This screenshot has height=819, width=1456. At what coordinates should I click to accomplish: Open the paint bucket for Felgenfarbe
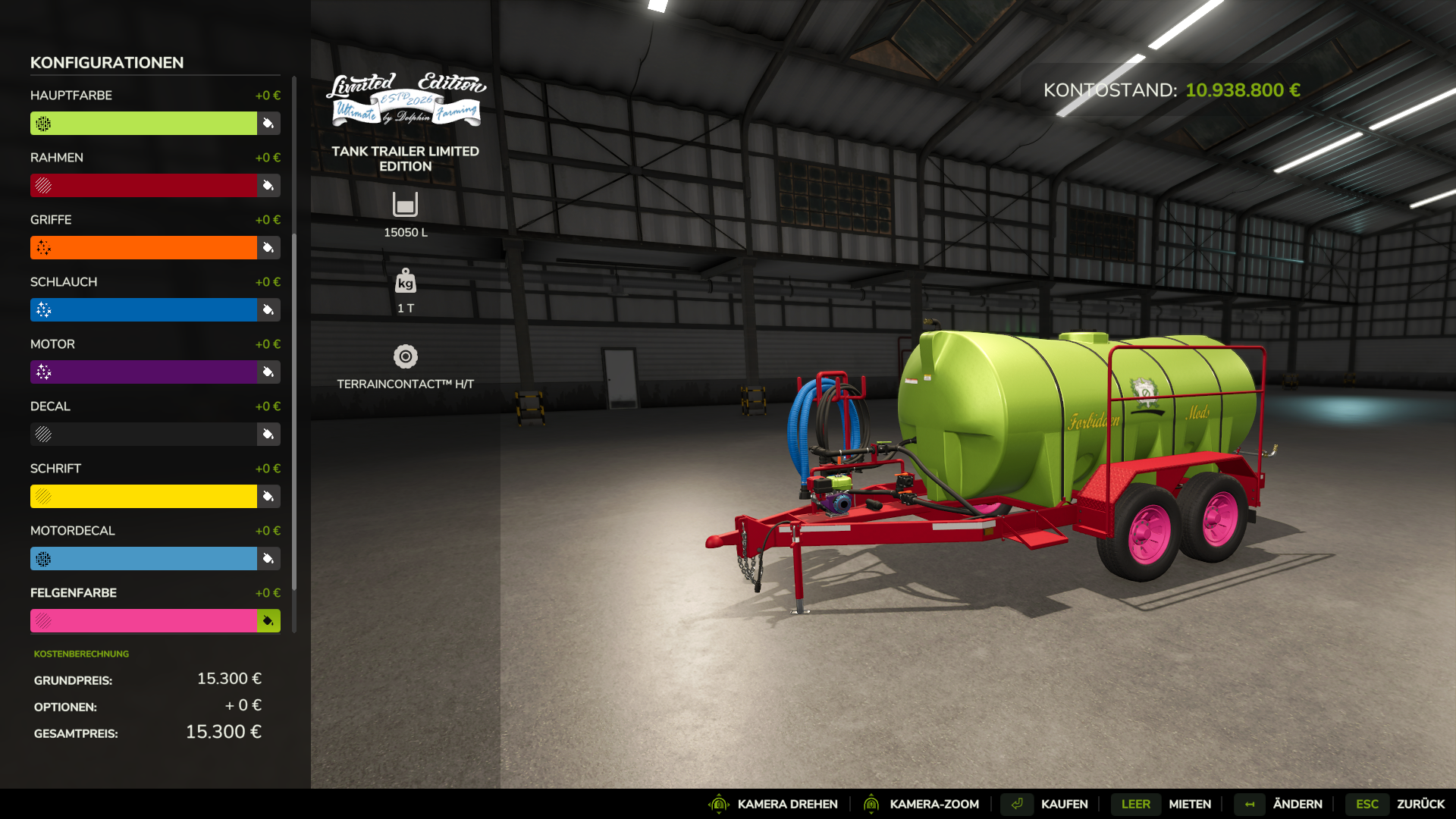pyautogui.click(x=268, y=621)
